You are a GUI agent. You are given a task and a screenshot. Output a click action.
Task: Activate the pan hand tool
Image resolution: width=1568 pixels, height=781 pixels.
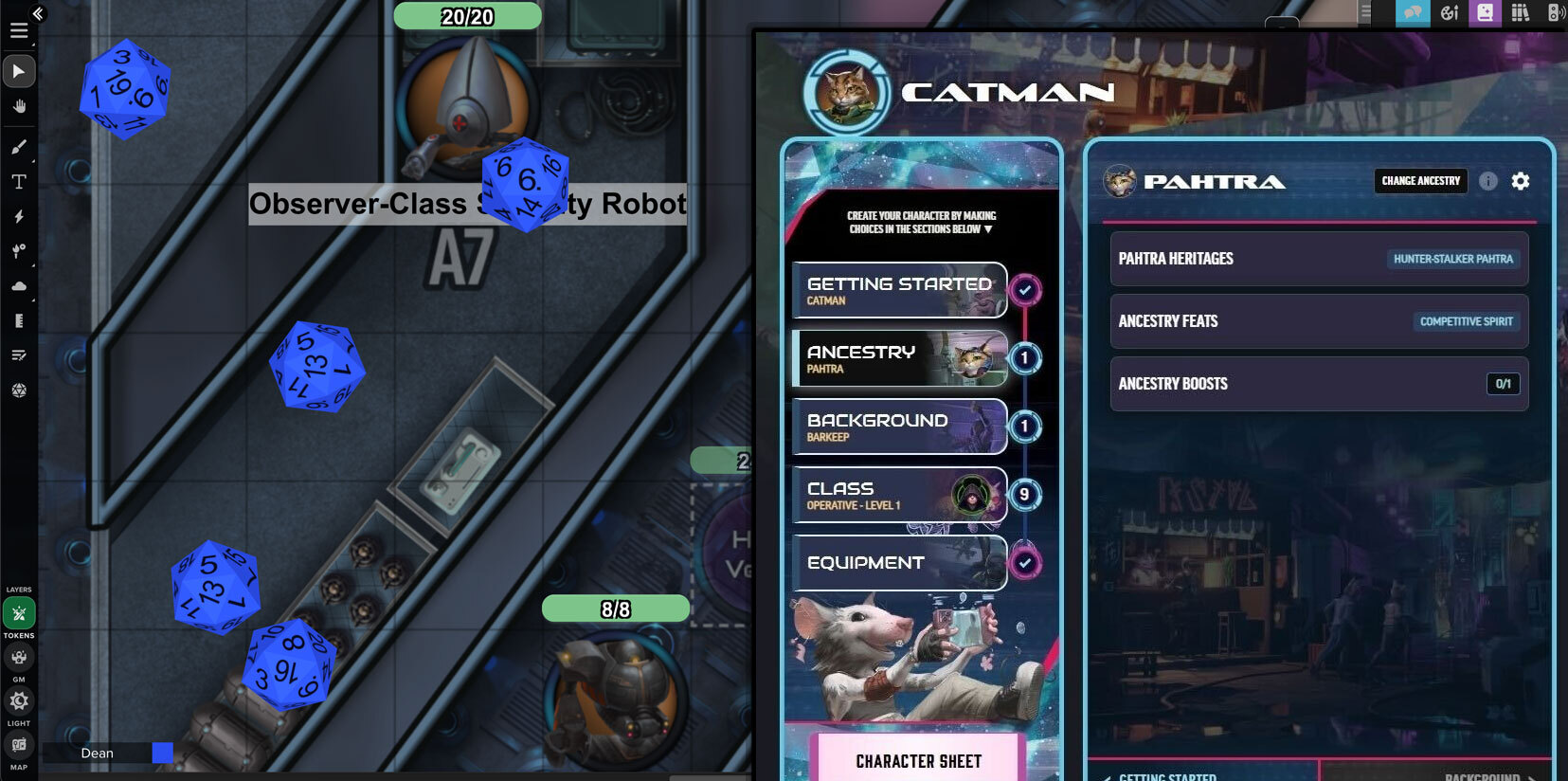[19, 106]
